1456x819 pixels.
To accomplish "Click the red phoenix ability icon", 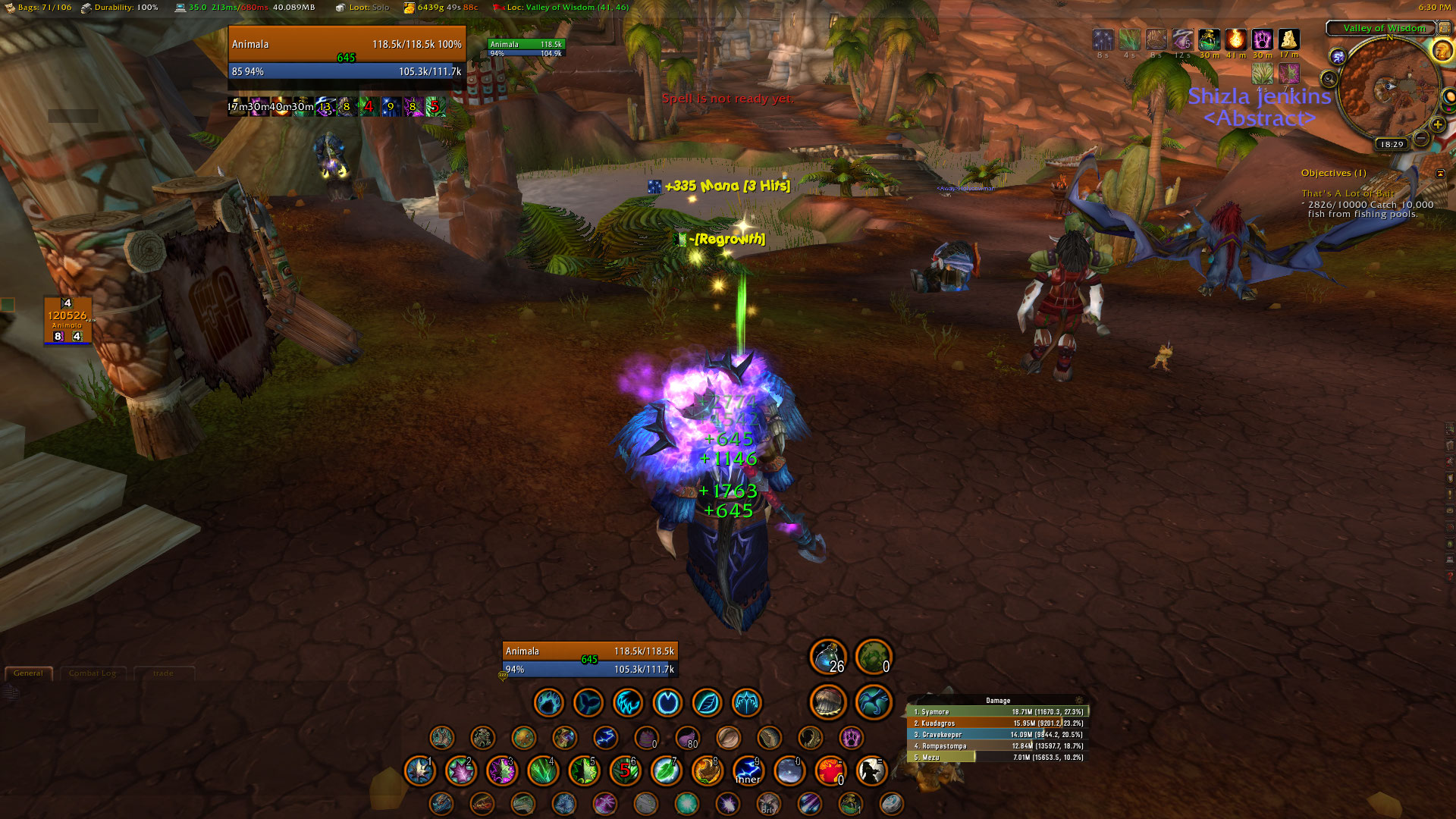I will tap(830, 771).
